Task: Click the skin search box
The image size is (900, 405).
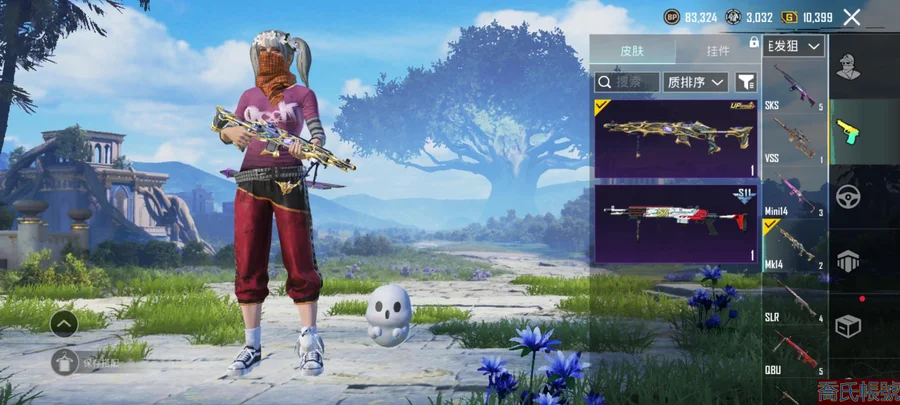Action: [627, 82]
